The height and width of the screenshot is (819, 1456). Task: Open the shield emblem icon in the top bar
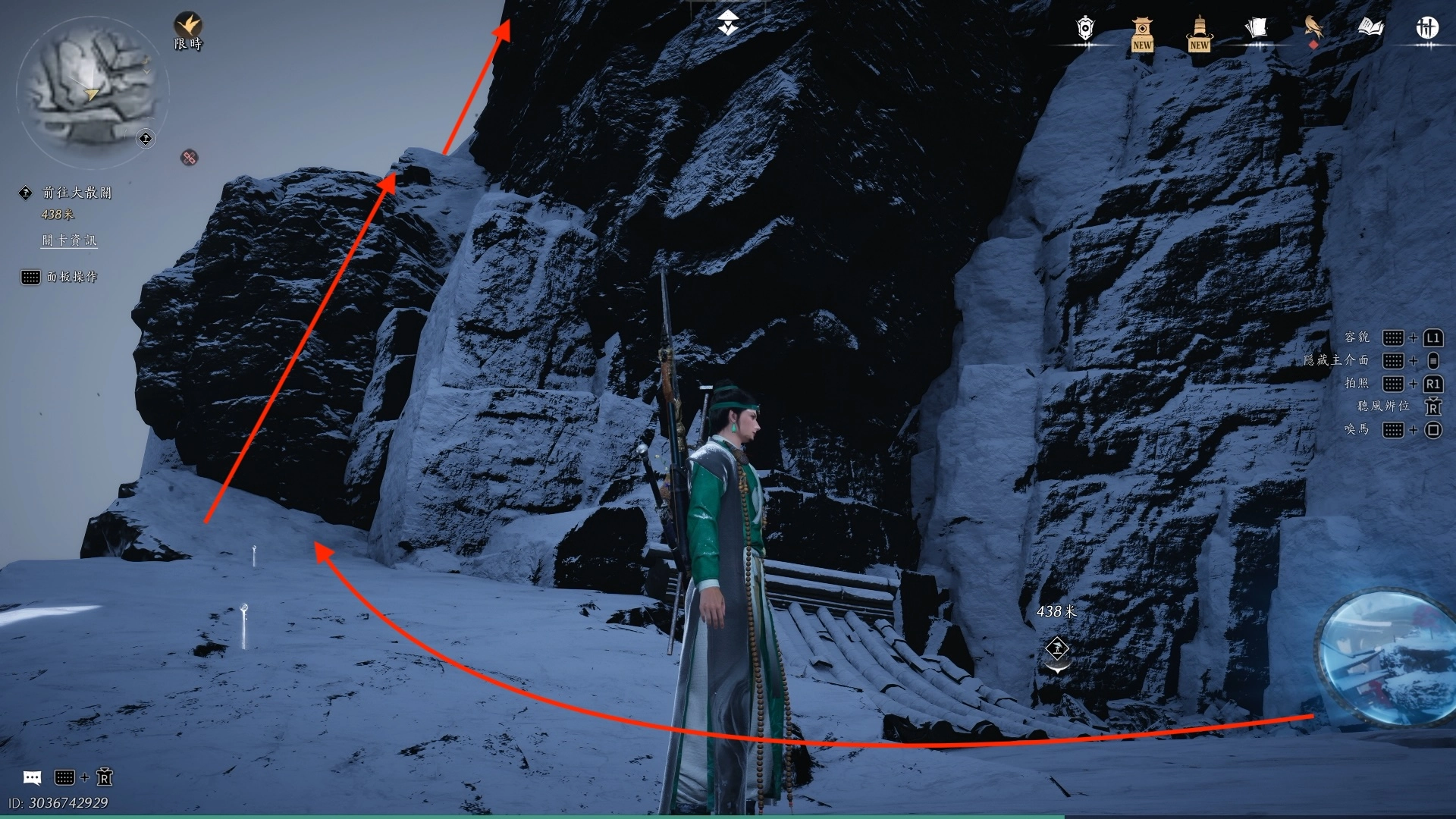pyautogui.click(x=1085, y=29)
